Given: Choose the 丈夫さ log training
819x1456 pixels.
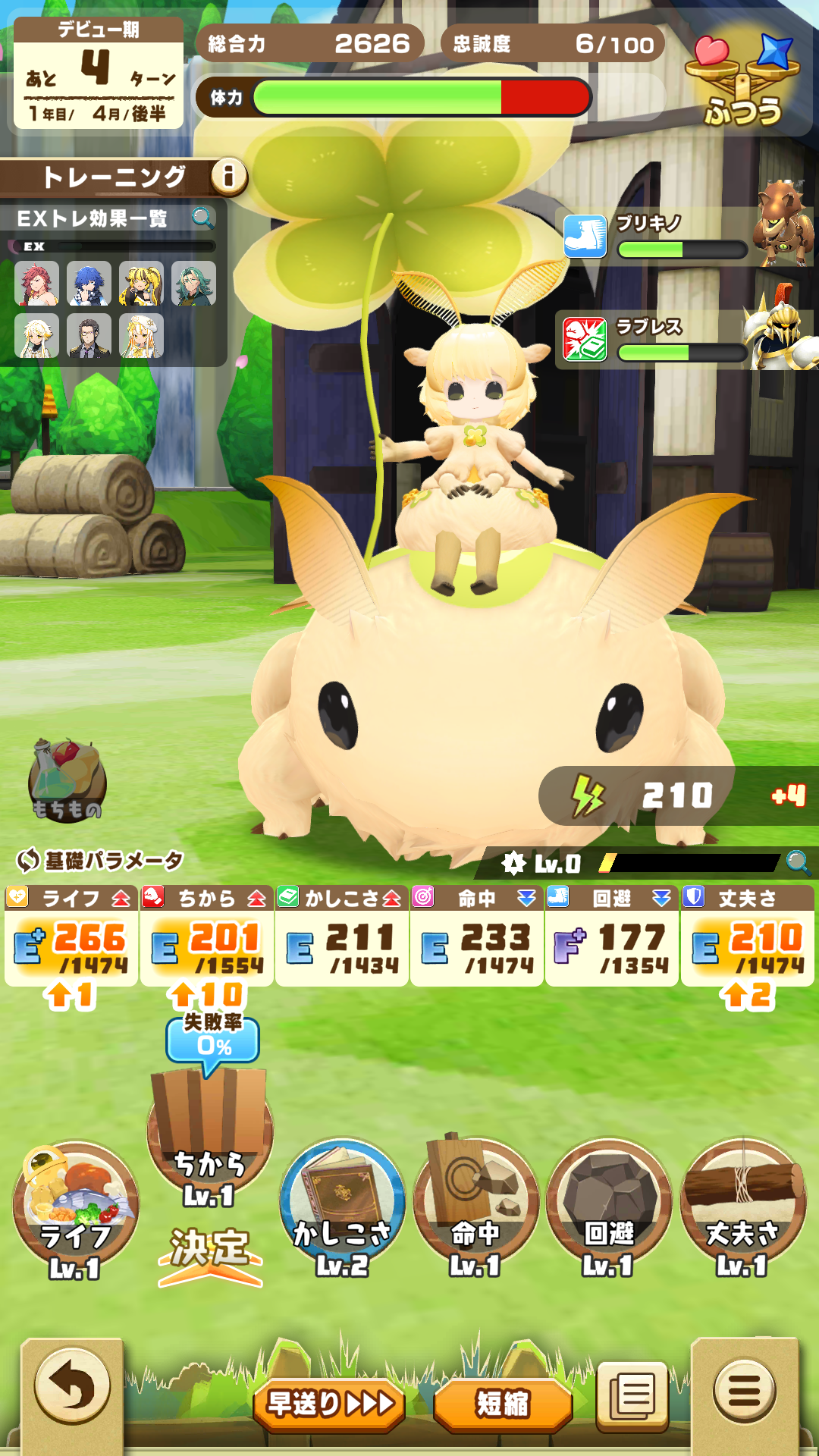Looking at the screenshot, I should click(x=742, y=1206).
